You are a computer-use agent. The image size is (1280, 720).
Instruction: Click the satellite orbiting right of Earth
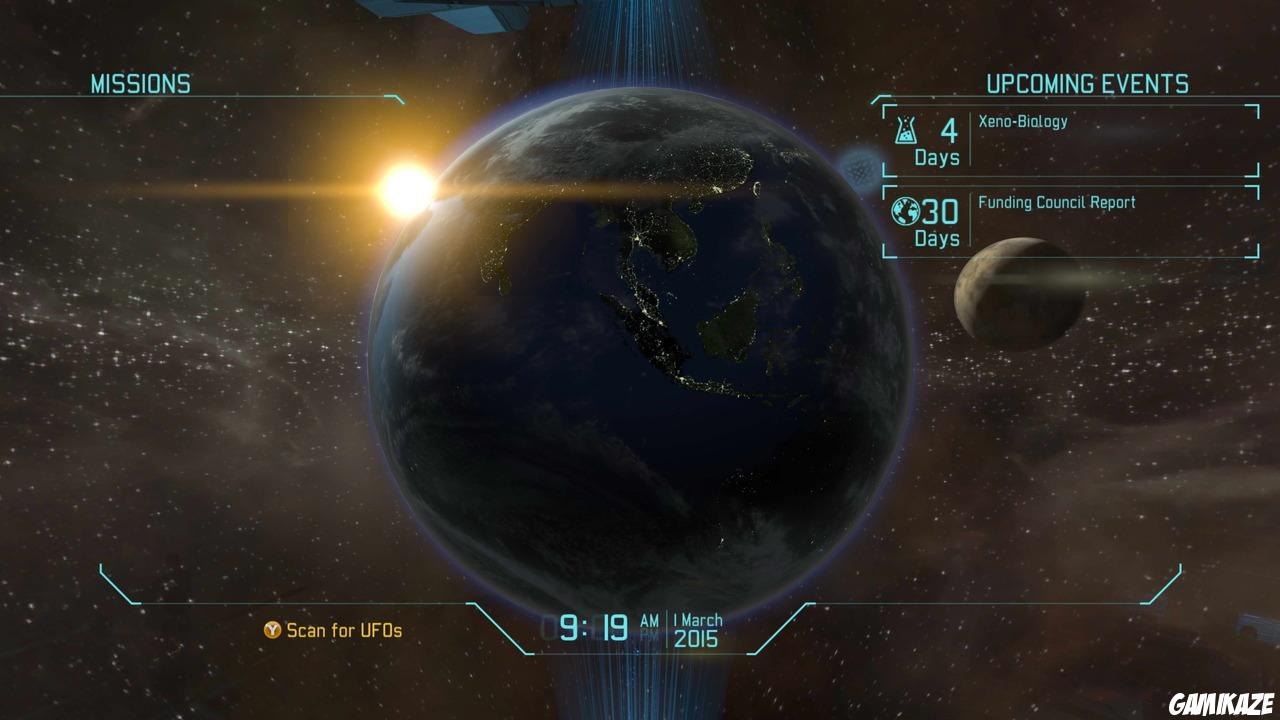coord(858,170)
